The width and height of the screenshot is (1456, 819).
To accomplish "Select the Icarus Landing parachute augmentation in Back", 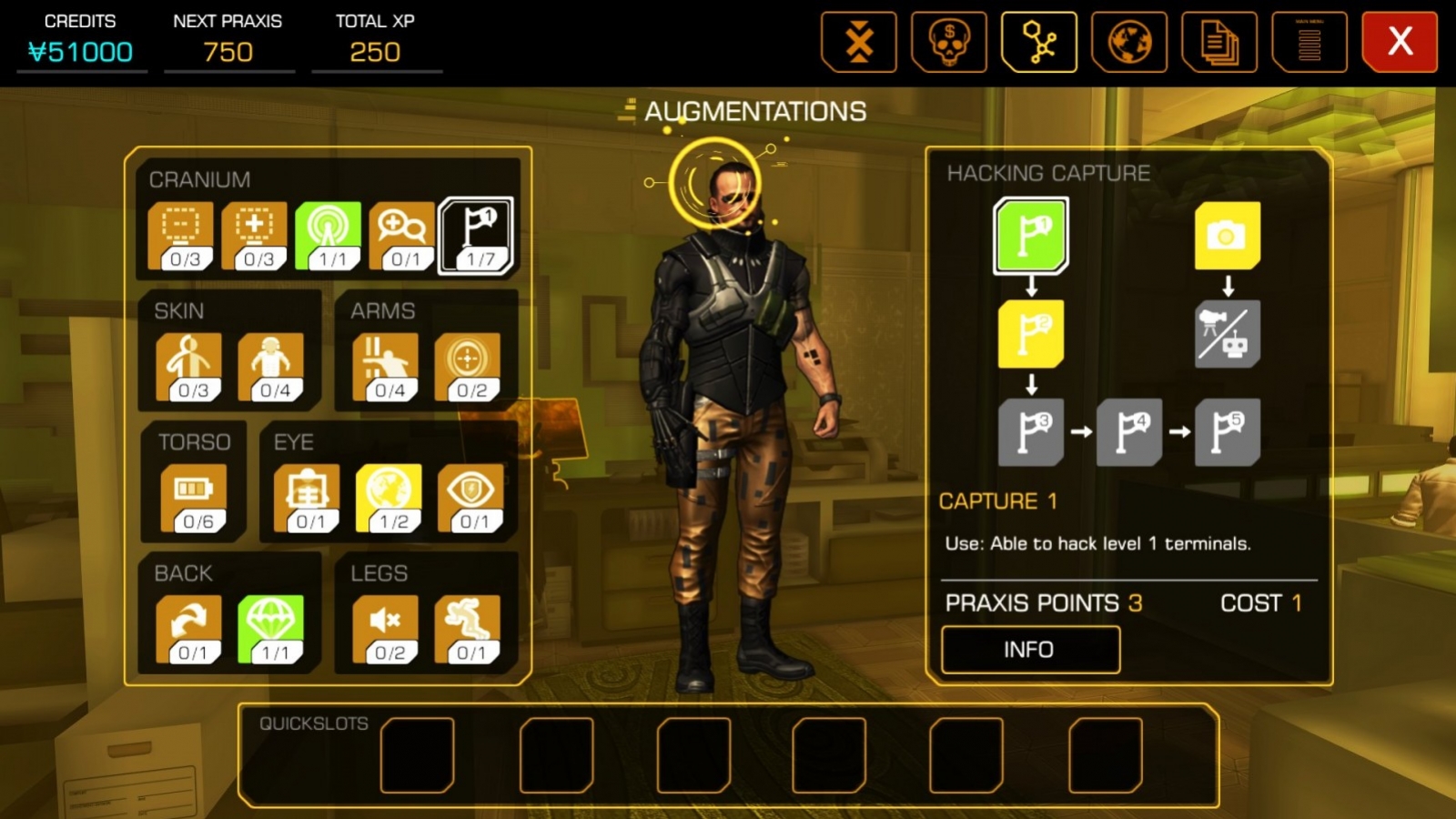I will (x=269, y=623).
